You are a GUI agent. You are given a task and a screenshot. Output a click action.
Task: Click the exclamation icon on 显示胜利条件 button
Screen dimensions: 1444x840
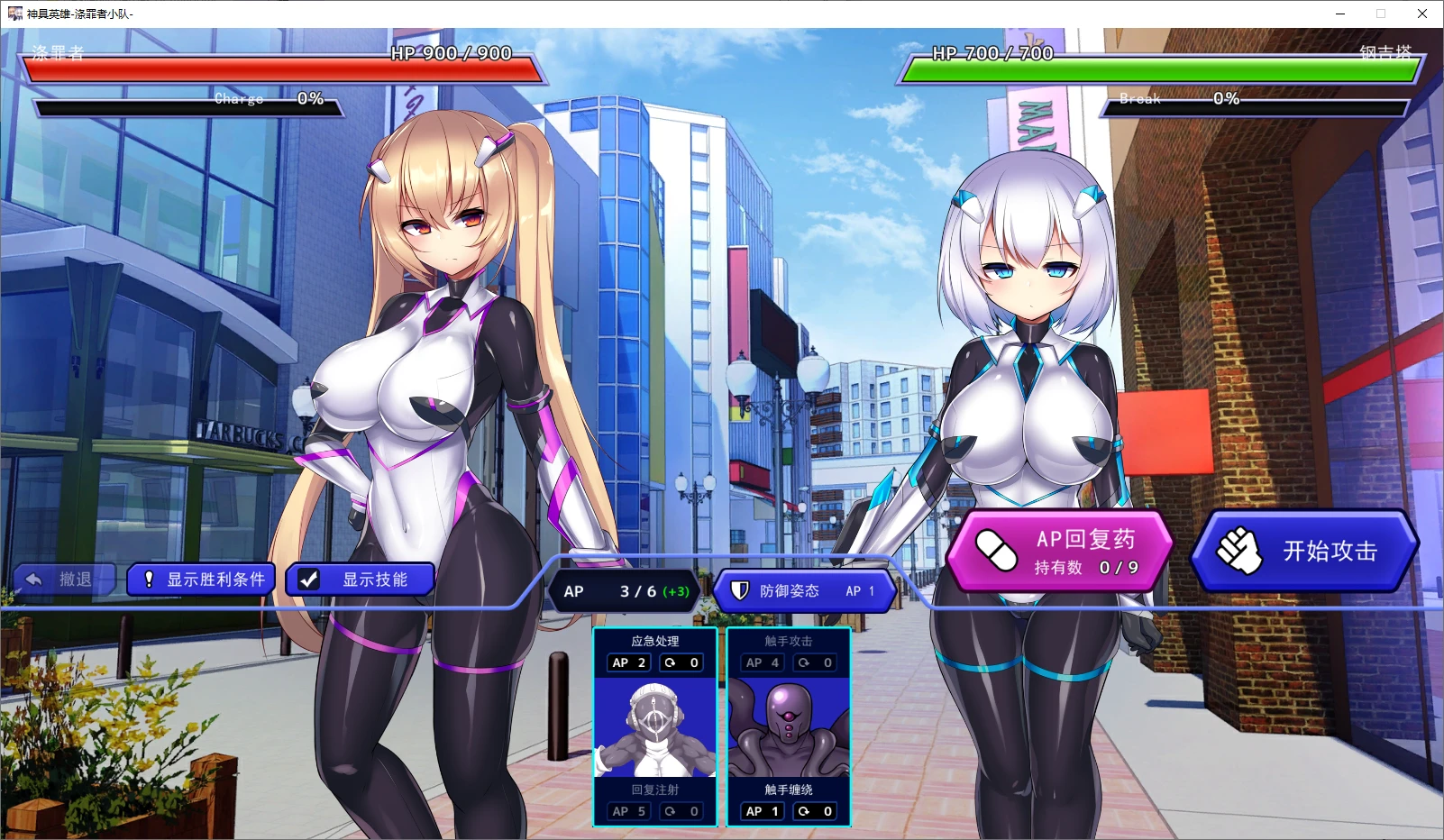tap(149, 580)
